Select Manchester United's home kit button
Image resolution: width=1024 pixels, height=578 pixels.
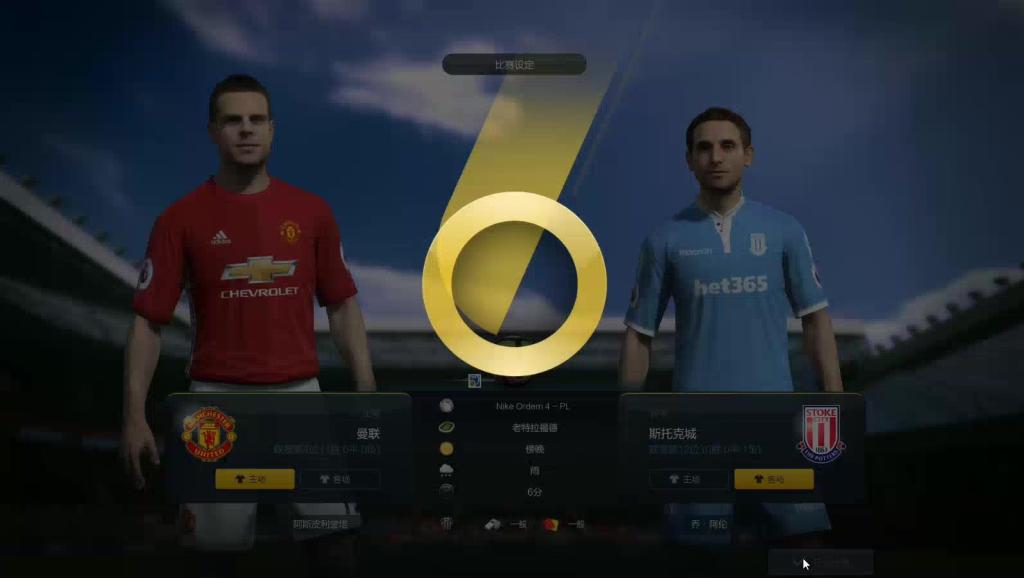pos(254,479)
